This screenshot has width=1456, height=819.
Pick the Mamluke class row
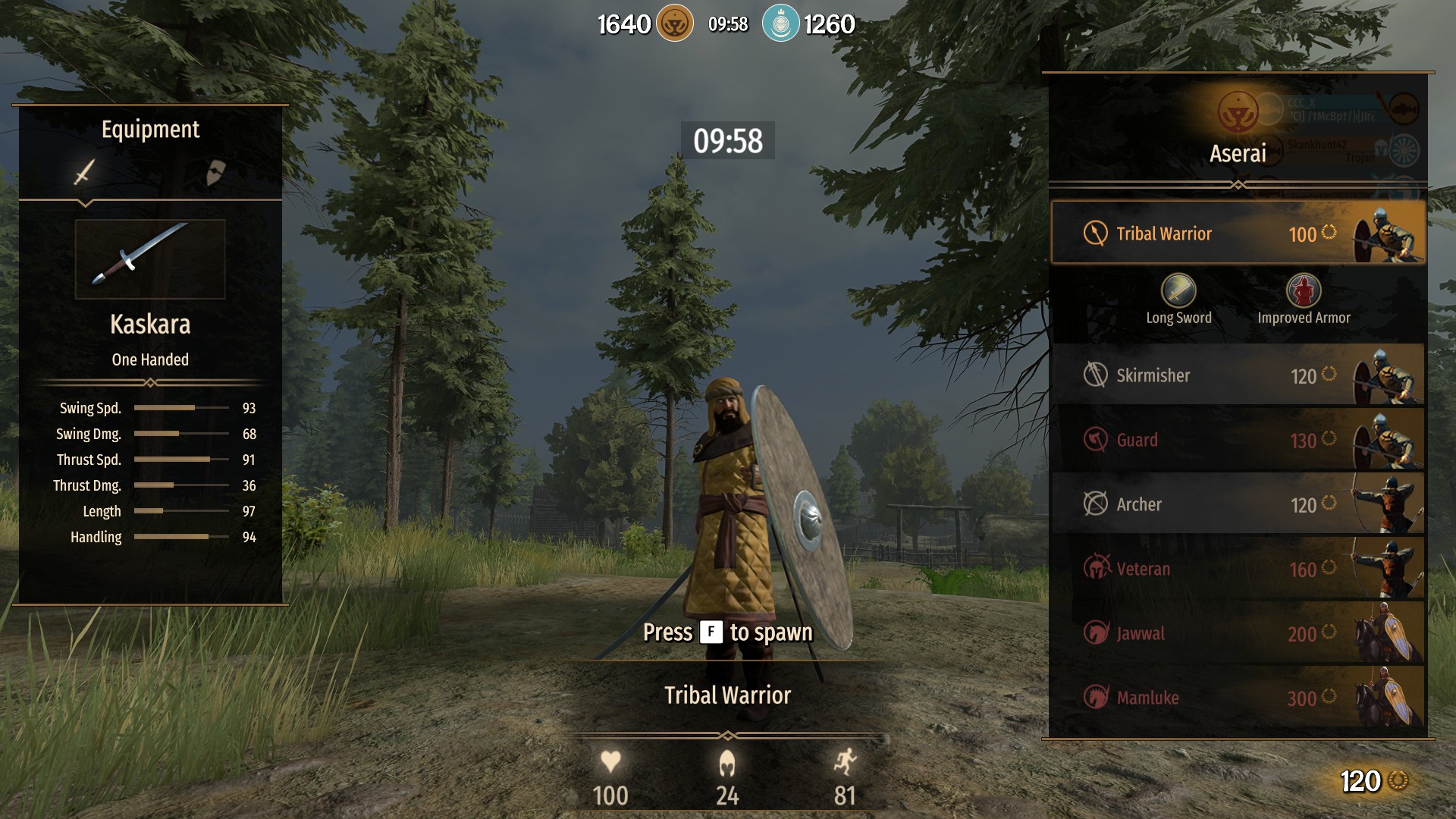(x=1238, y=698)
